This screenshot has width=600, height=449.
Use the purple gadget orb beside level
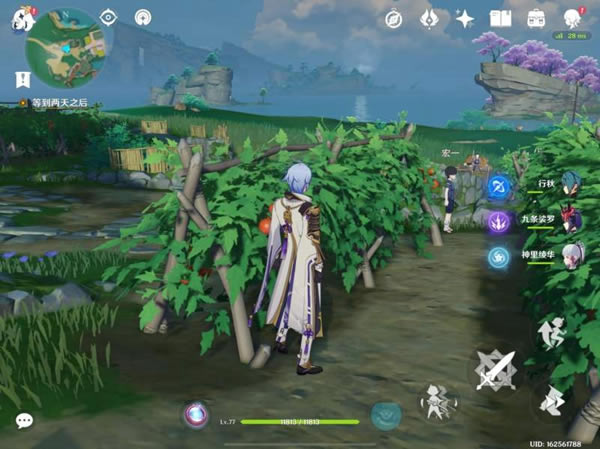[x=195, y=414]
